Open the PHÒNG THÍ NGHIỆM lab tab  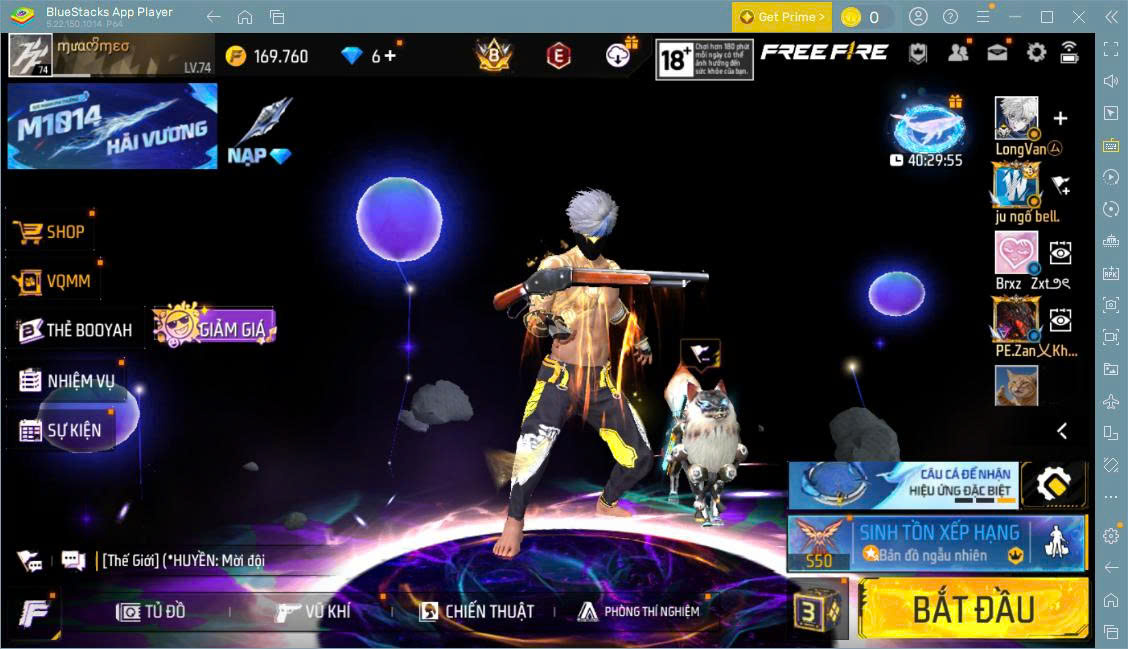638,611
